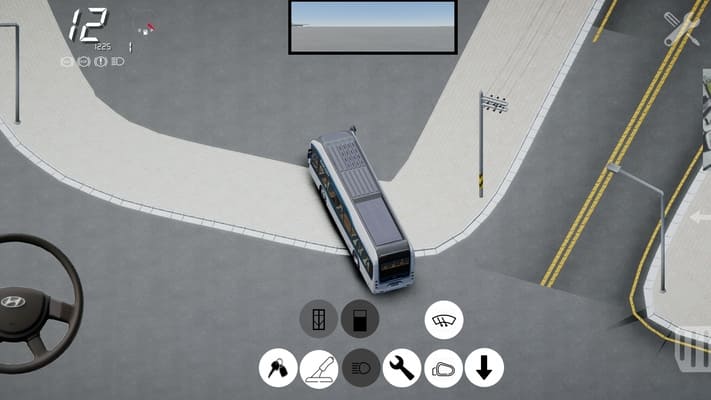Click the steering wheel control
This screenshot has width=711, height=400.
pos(30,302)
